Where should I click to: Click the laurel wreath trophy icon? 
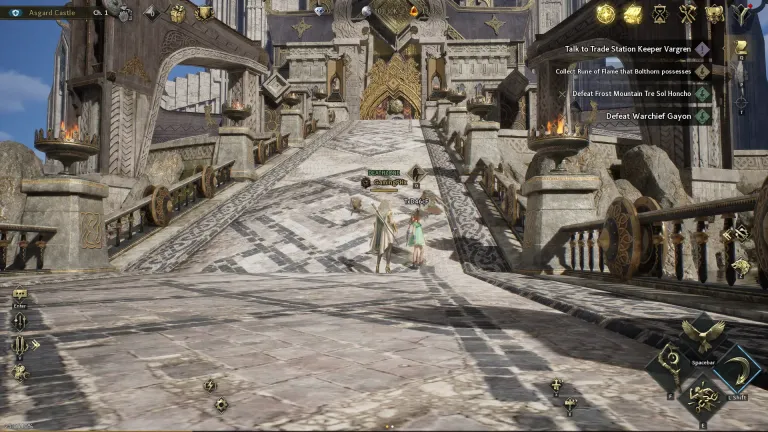click(x=204, y=13)
